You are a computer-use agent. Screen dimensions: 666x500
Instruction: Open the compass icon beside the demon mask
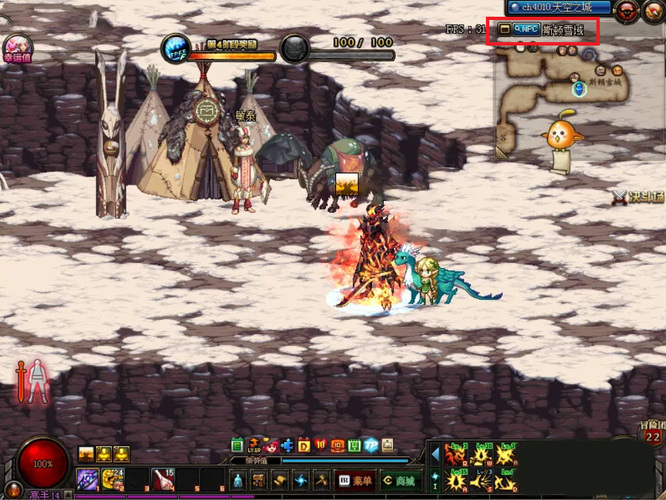coord(654,10)
